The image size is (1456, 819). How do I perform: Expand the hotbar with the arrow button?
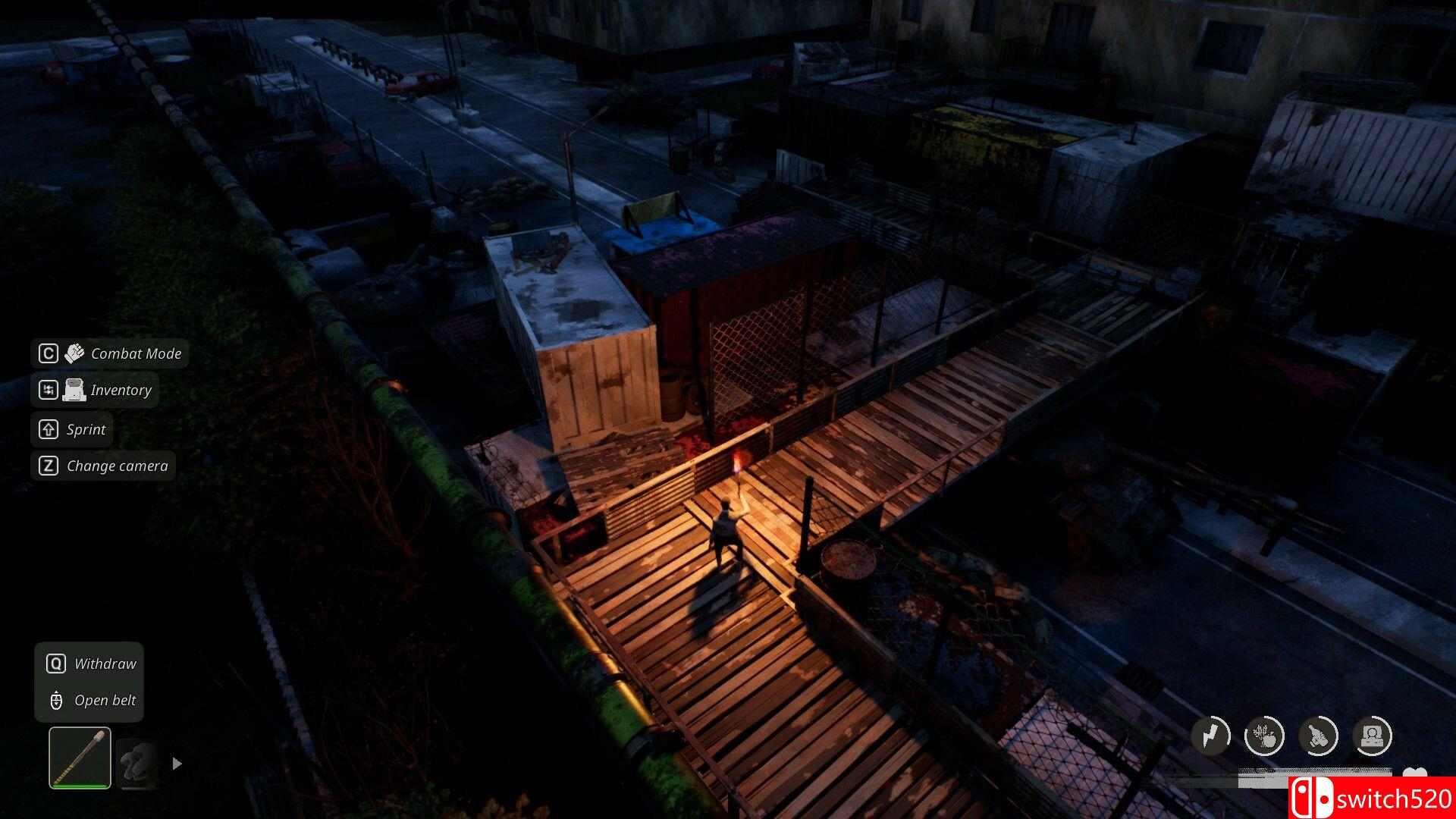click(177, 764)
